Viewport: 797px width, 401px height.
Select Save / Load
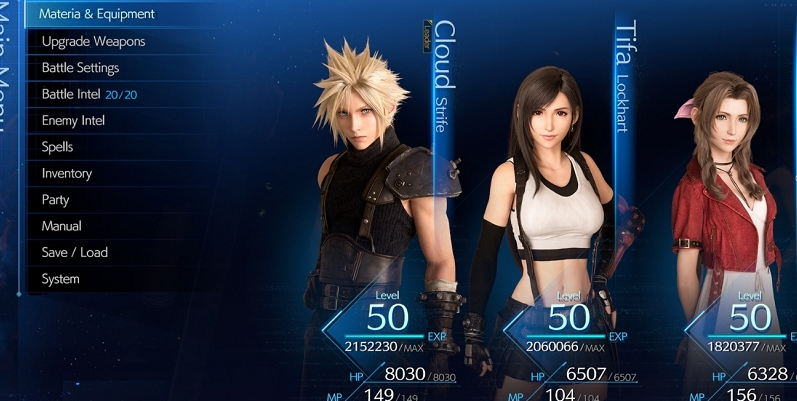point(74,253)
